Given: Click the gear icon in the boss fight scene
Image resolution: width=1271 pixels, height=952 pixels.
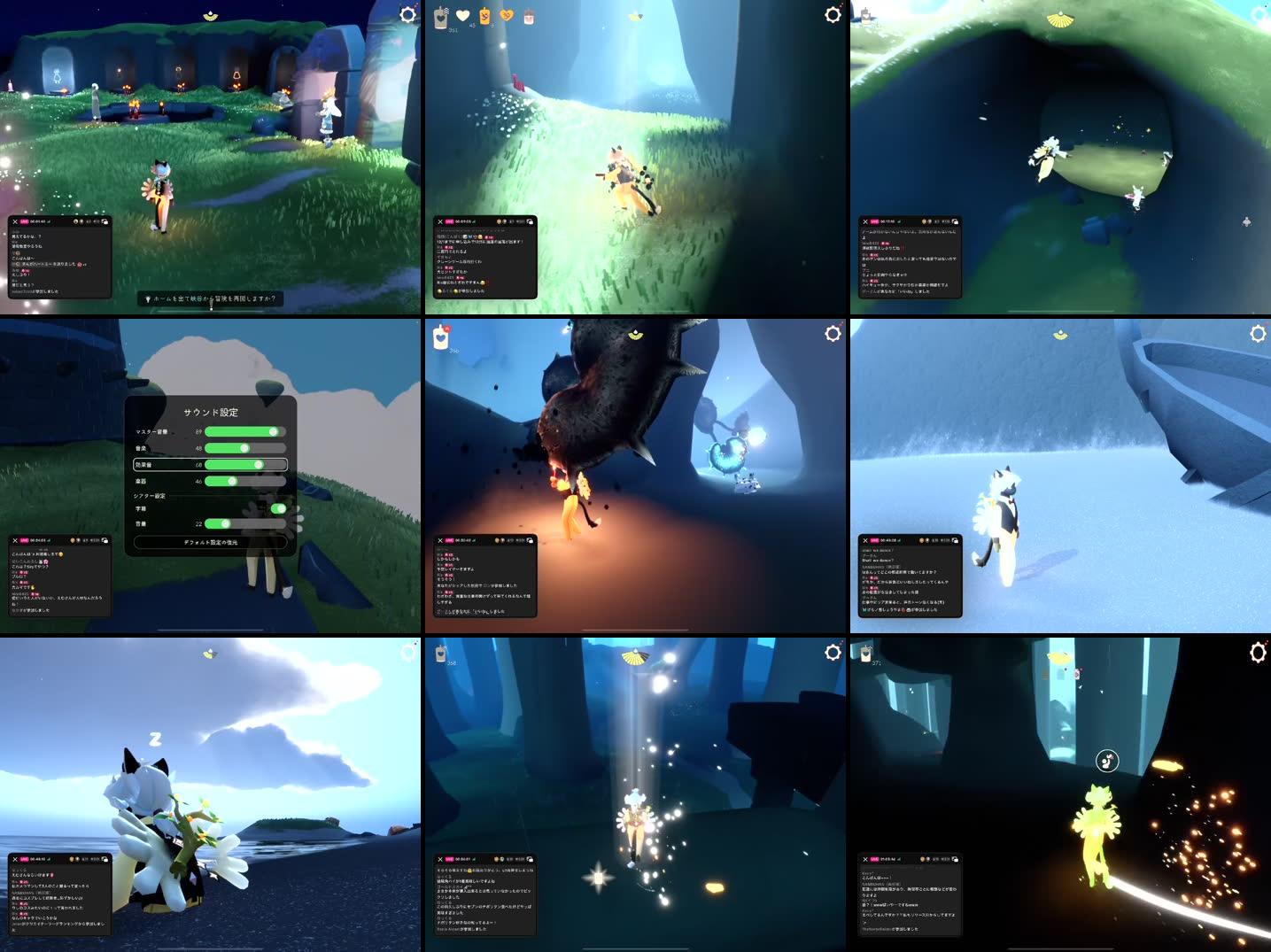Looking at the screenshot, I should [x=833, y=334].
